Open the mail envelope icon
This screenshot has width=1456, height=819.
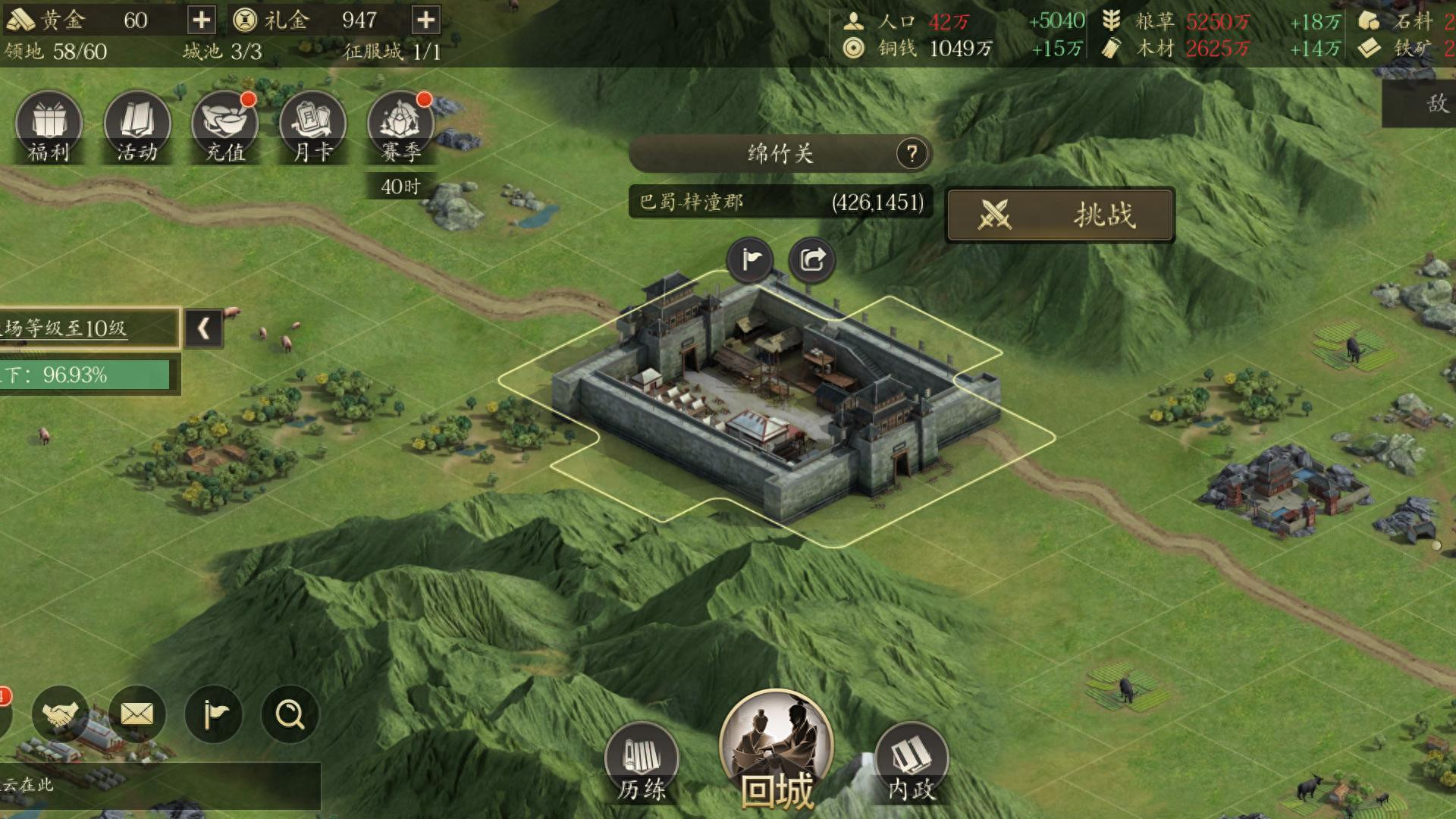pyautogui.click(x=137, y=714)
